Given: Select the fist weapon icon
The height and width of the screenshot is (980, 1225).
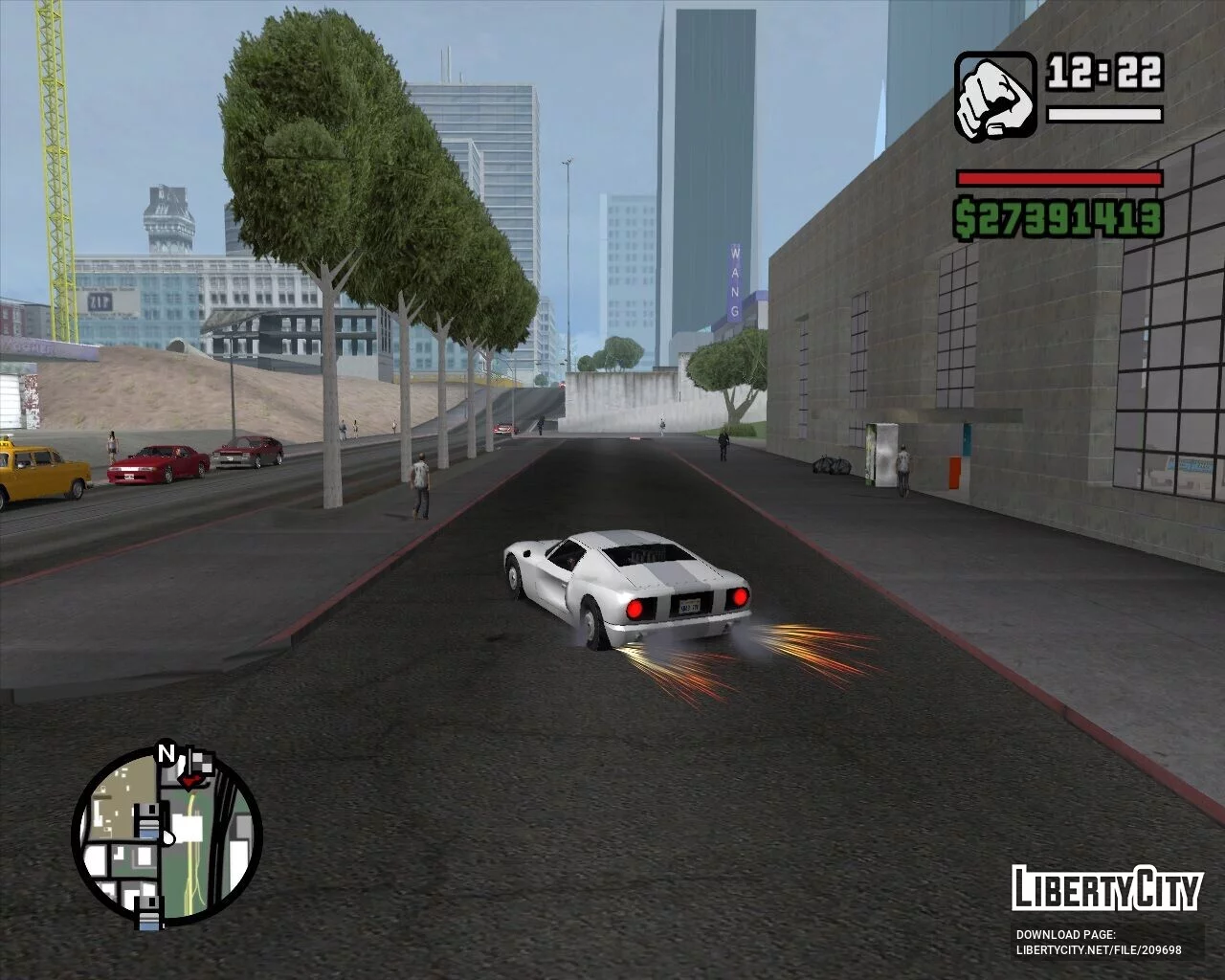Looking at the screenshot, I should 995,95.
